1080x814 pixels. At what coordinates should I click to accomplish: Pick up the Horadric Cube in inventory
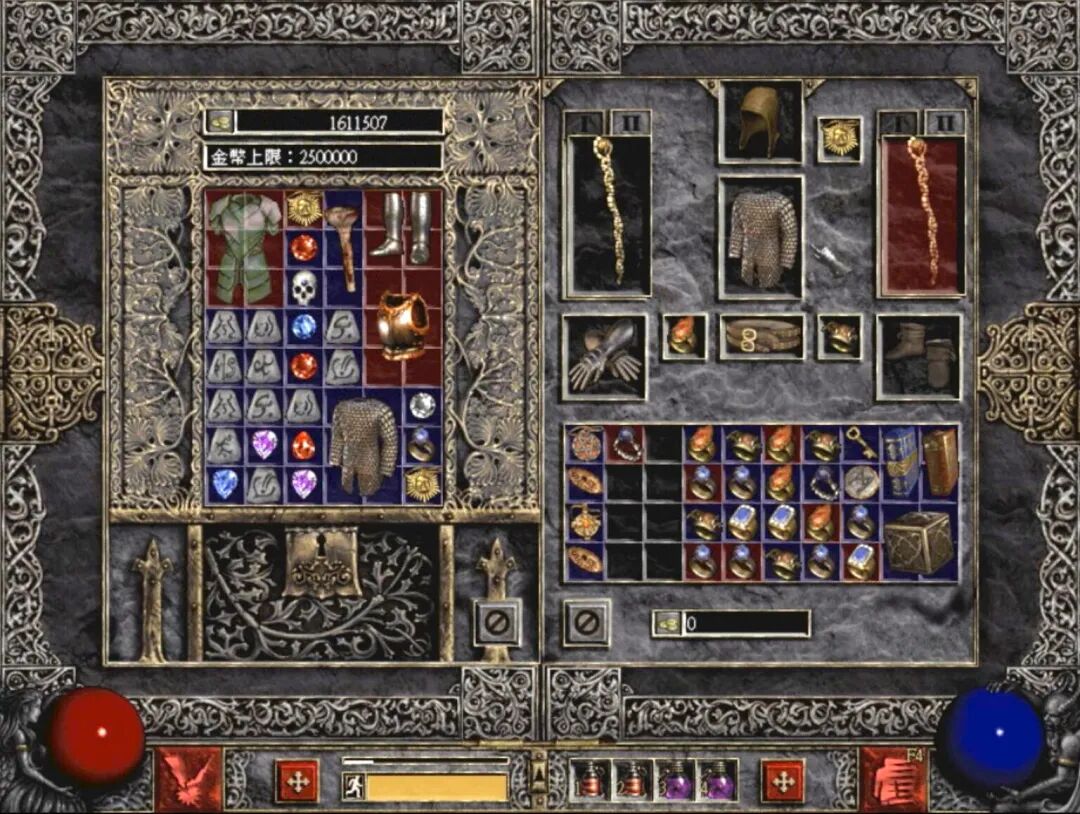[x=919, y=542]
